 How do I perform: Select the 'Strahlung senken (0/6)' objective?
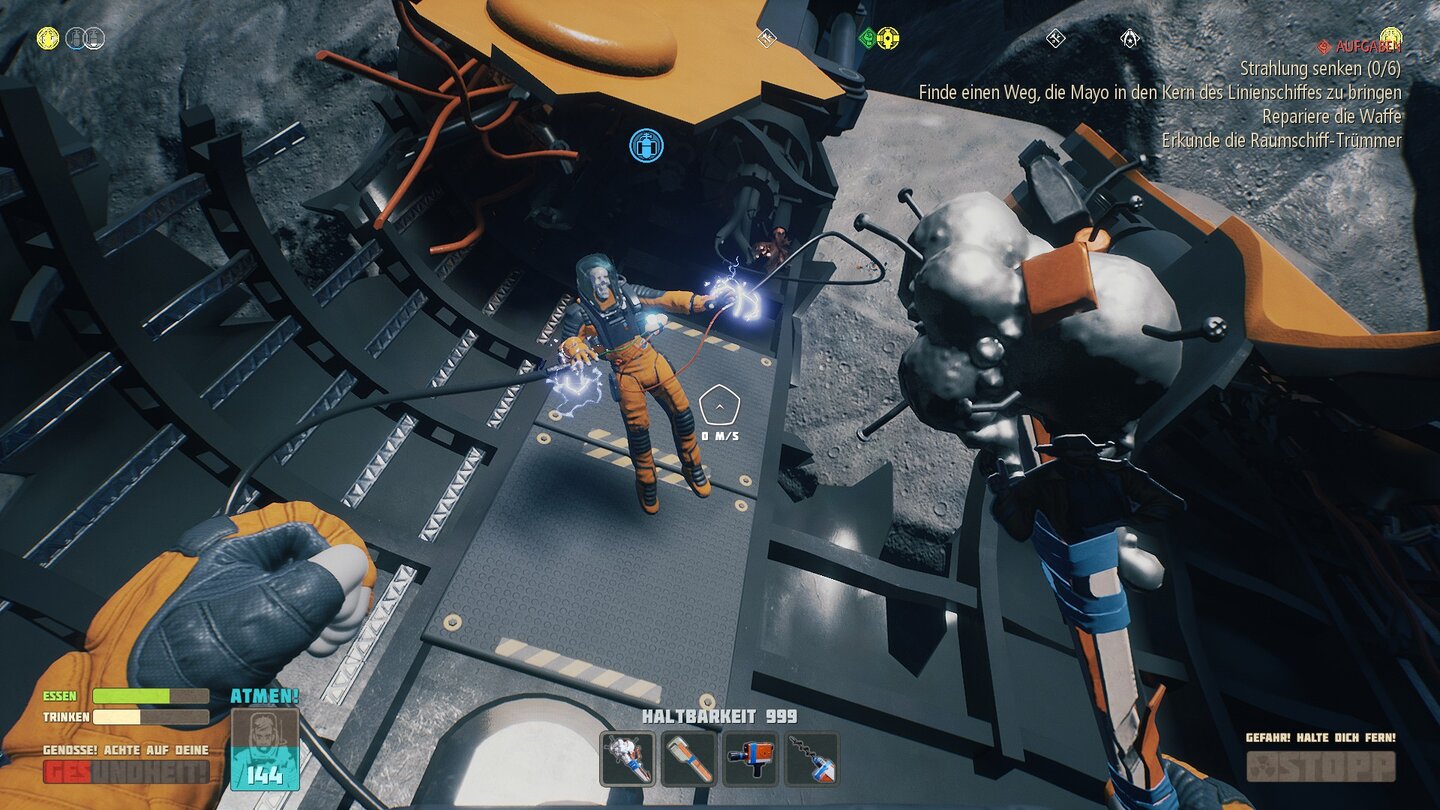coord(1320,69)
